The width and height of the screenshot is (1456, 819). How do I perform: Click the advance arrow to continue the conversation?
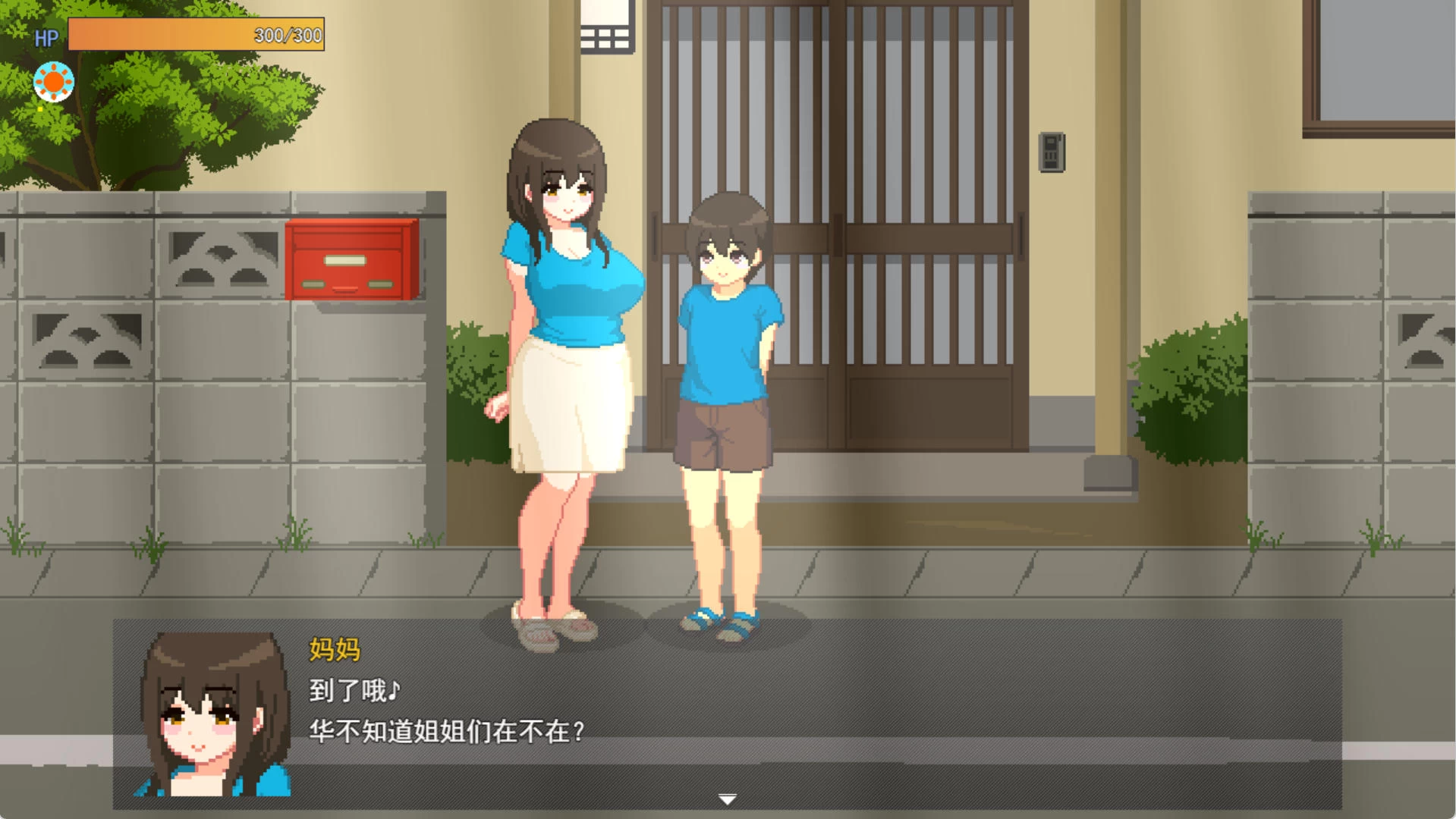727,799
